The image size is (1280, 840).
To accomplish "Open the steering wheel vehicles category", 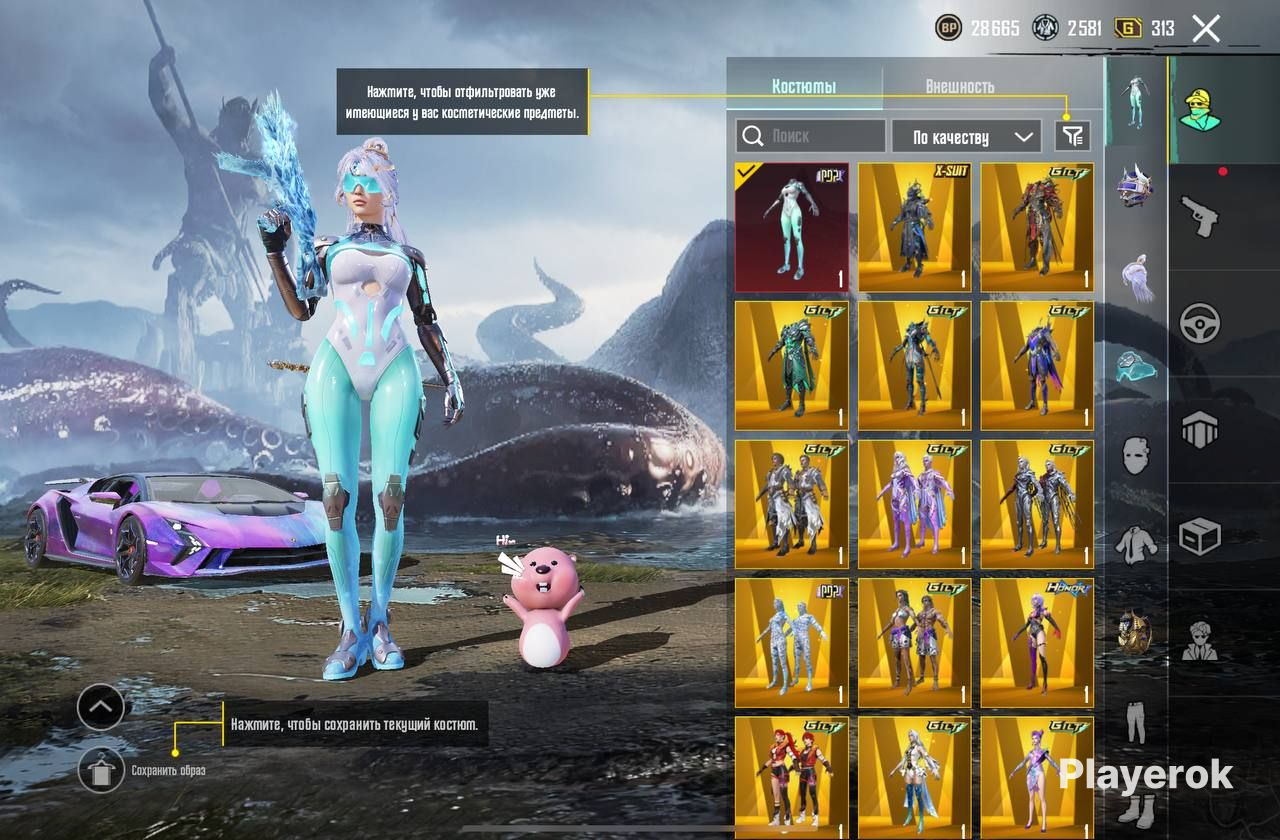I will point(1200,323).
